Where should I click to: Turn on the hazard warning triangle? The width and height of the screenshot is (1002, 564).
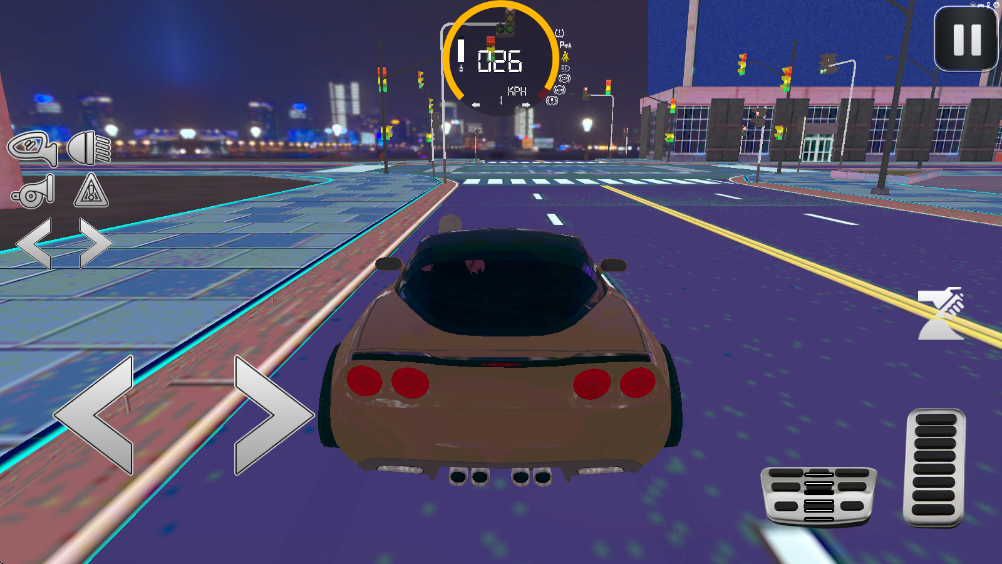click(x=91, y=190)
